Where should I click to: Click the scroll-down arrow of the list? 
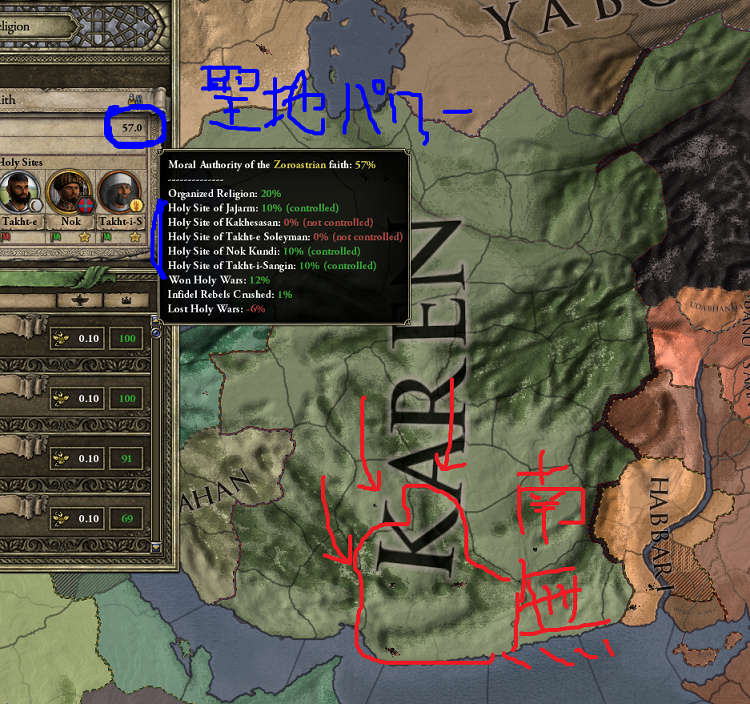155,546
